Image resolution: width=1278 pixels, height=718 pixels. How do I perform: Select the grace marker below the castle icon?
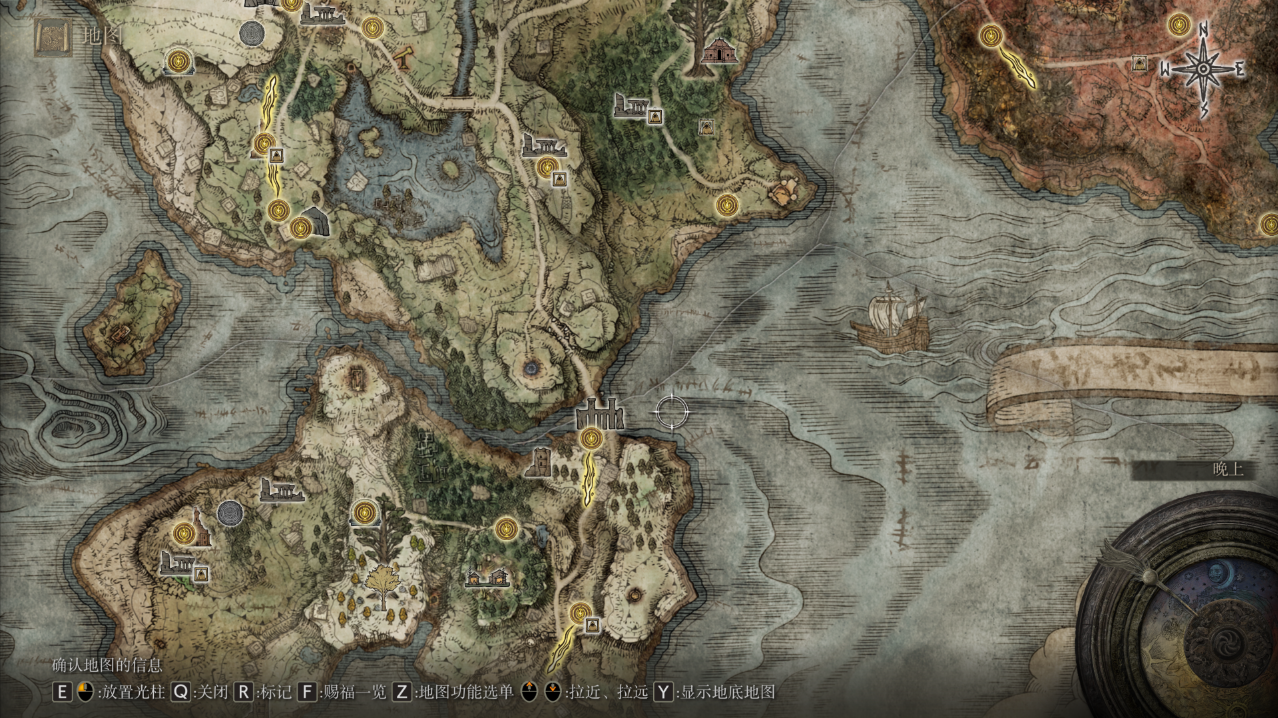click(591, 438)
